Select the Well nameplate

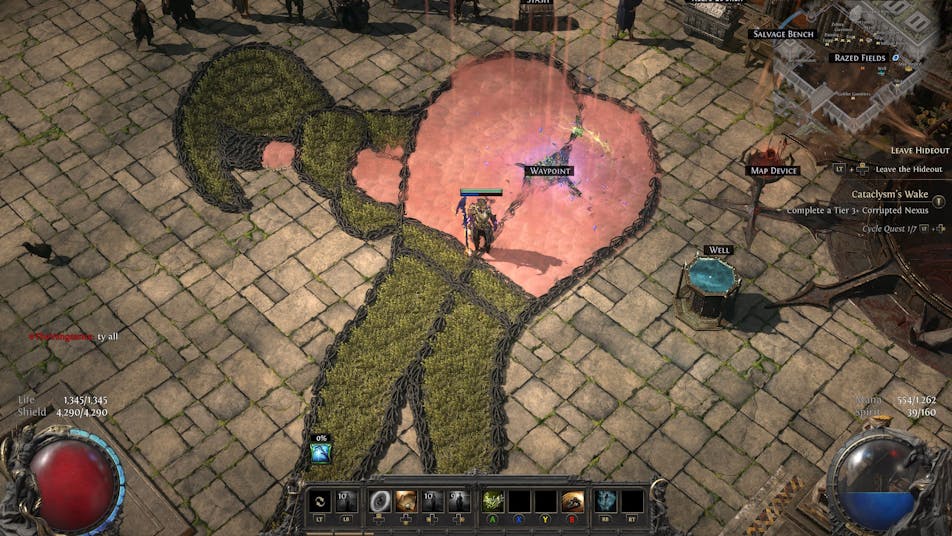coord(718,250)
